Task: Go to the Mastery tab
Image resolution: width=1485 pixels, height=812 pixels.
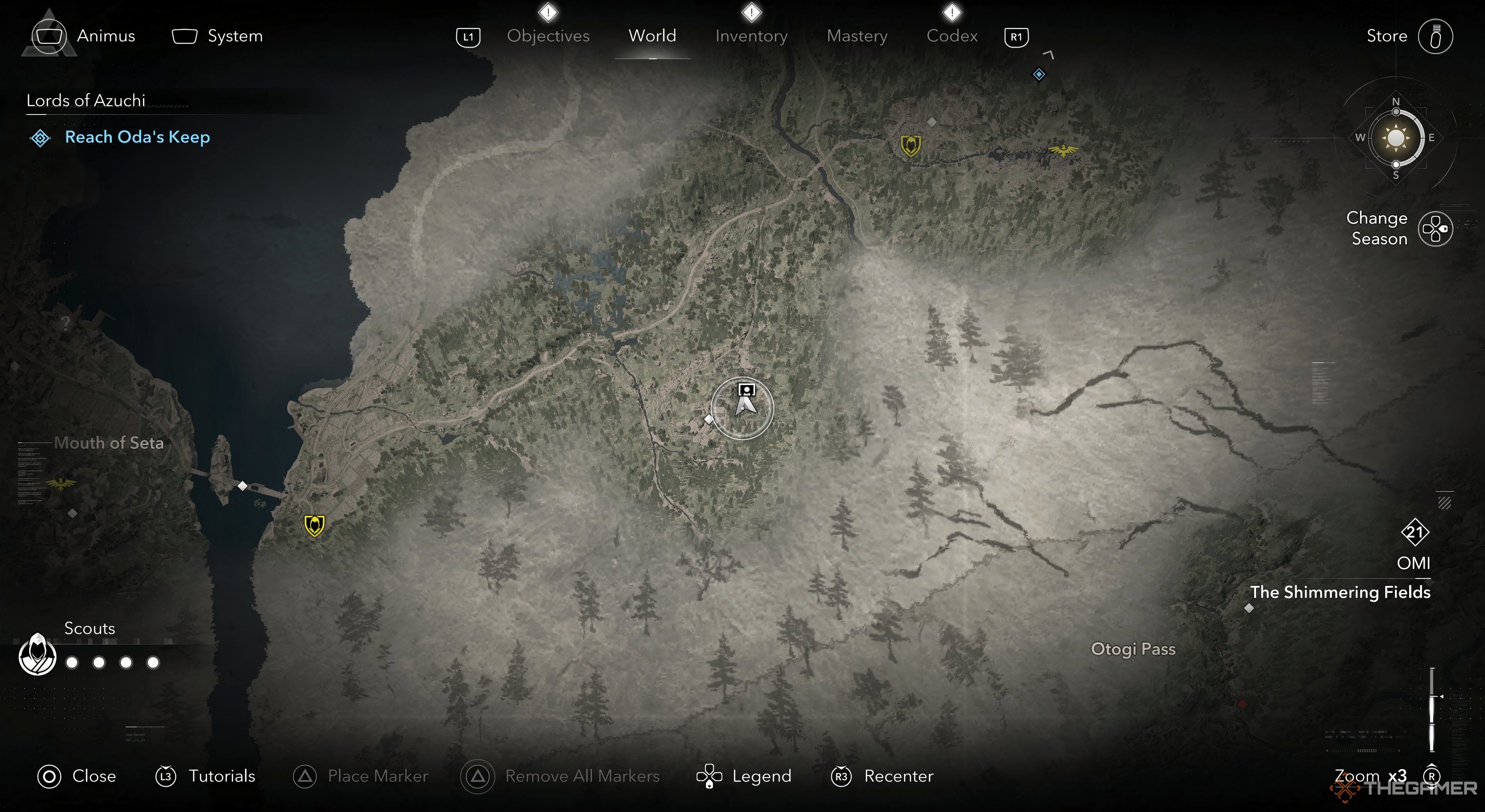Action: 857,36
